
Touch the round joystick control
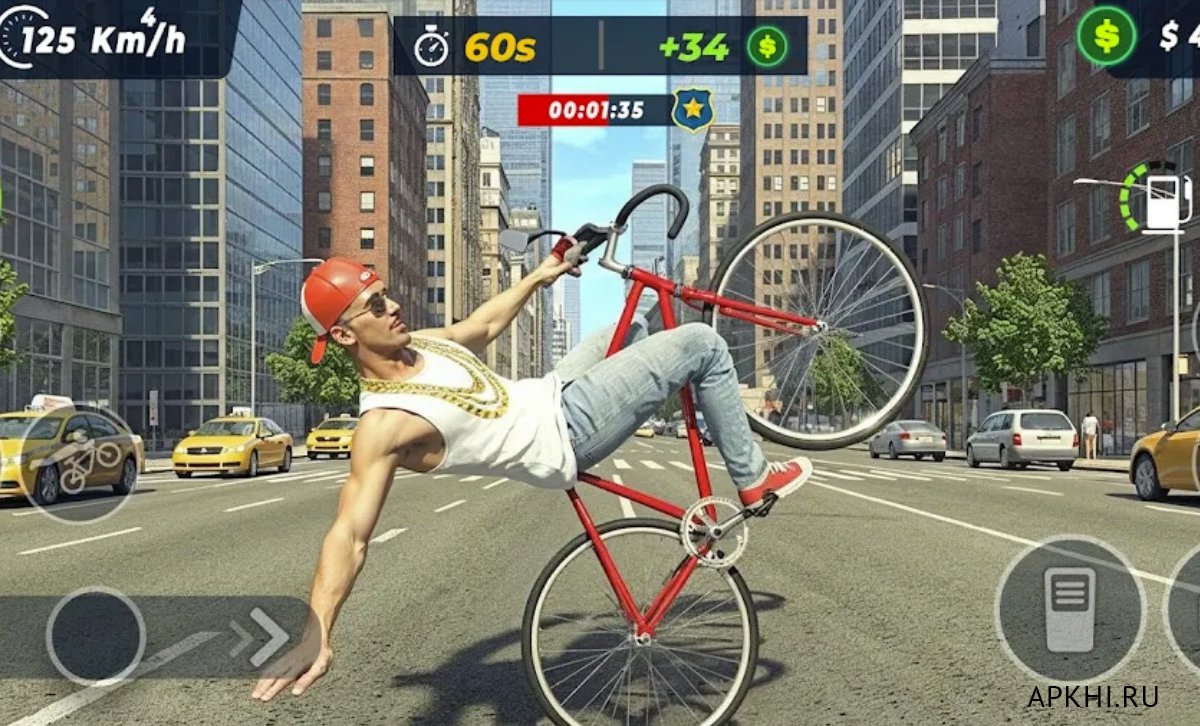(x=96, y=636)
